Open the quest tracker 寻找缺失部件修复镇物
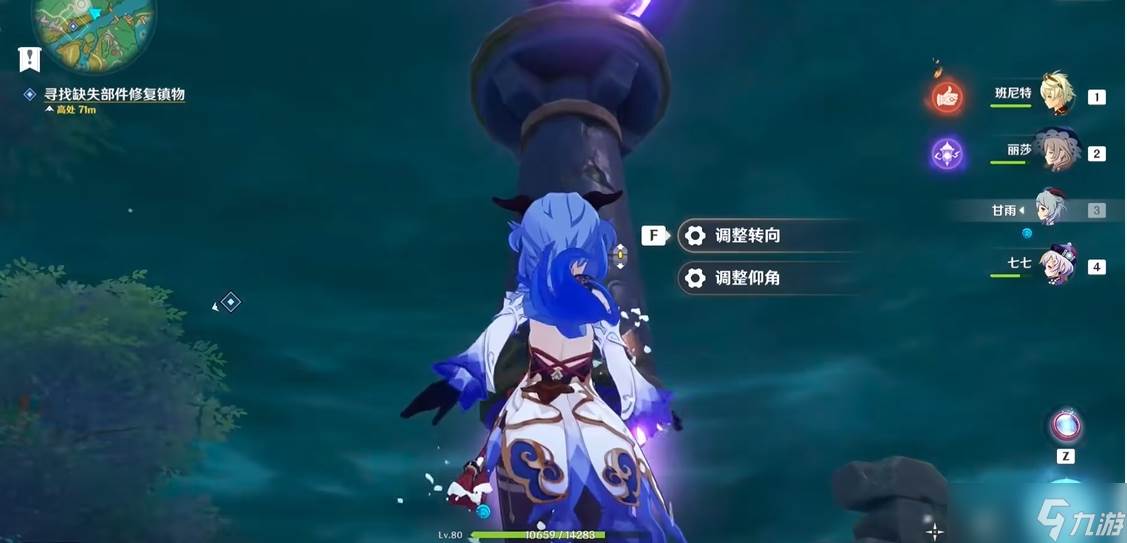The image size is (1127, 543). point(114,94)
